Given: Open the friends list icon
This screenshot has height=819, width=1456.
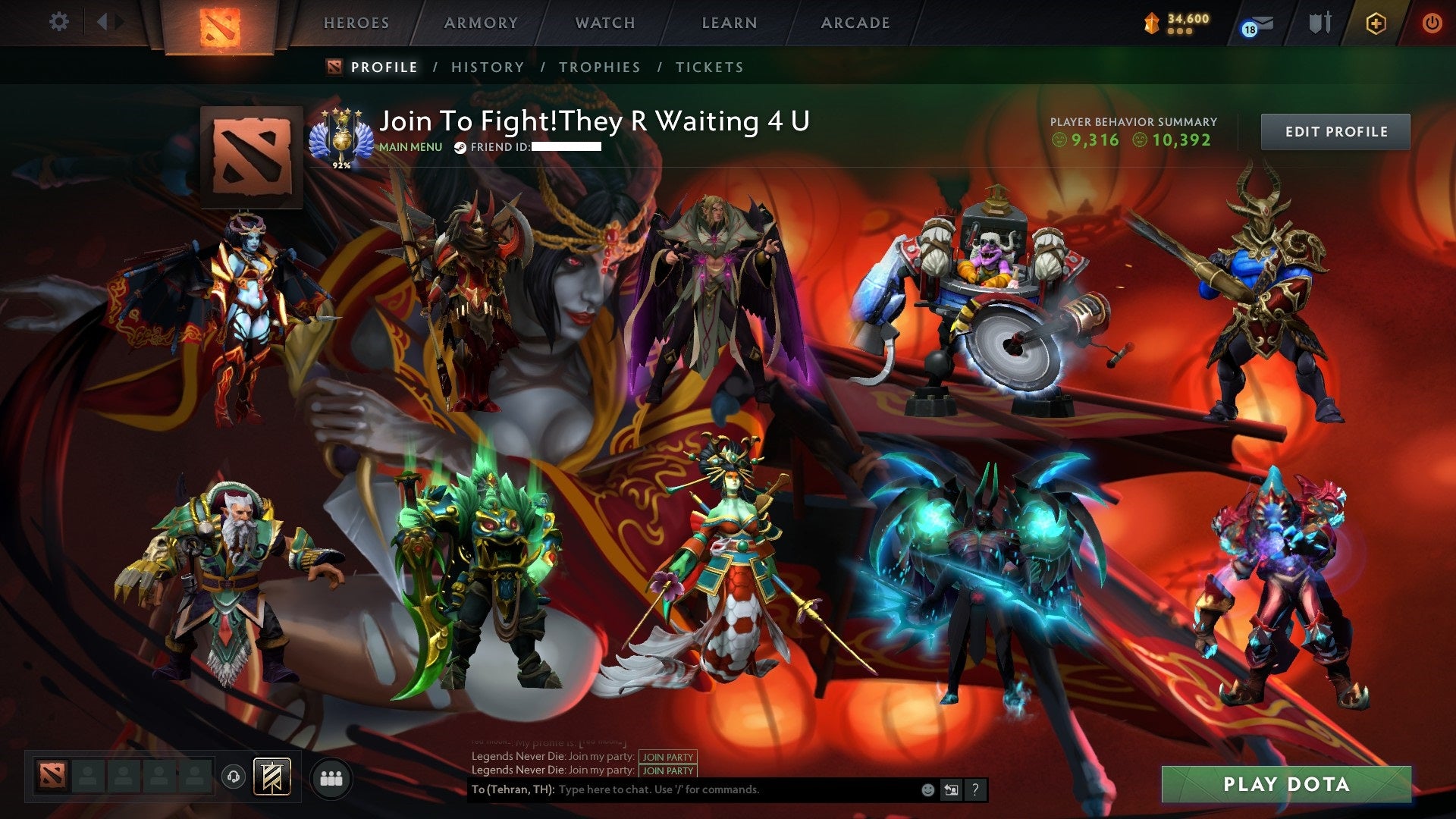Looking at the screenshot, I should 330,779.
